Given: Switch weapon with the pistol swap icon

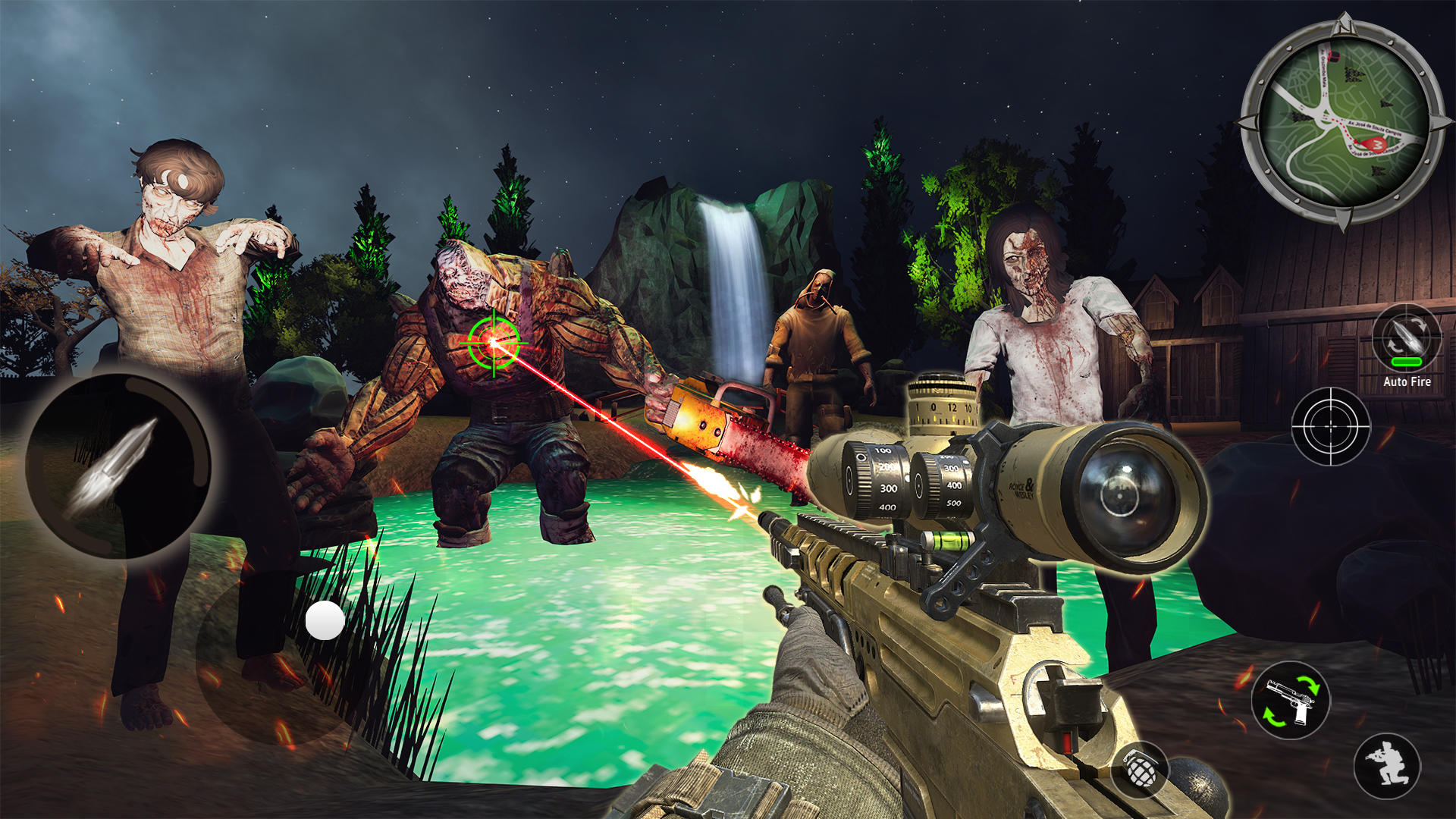Looking at the screenshot, I should pyautogui.click(x=1290, y=700).
